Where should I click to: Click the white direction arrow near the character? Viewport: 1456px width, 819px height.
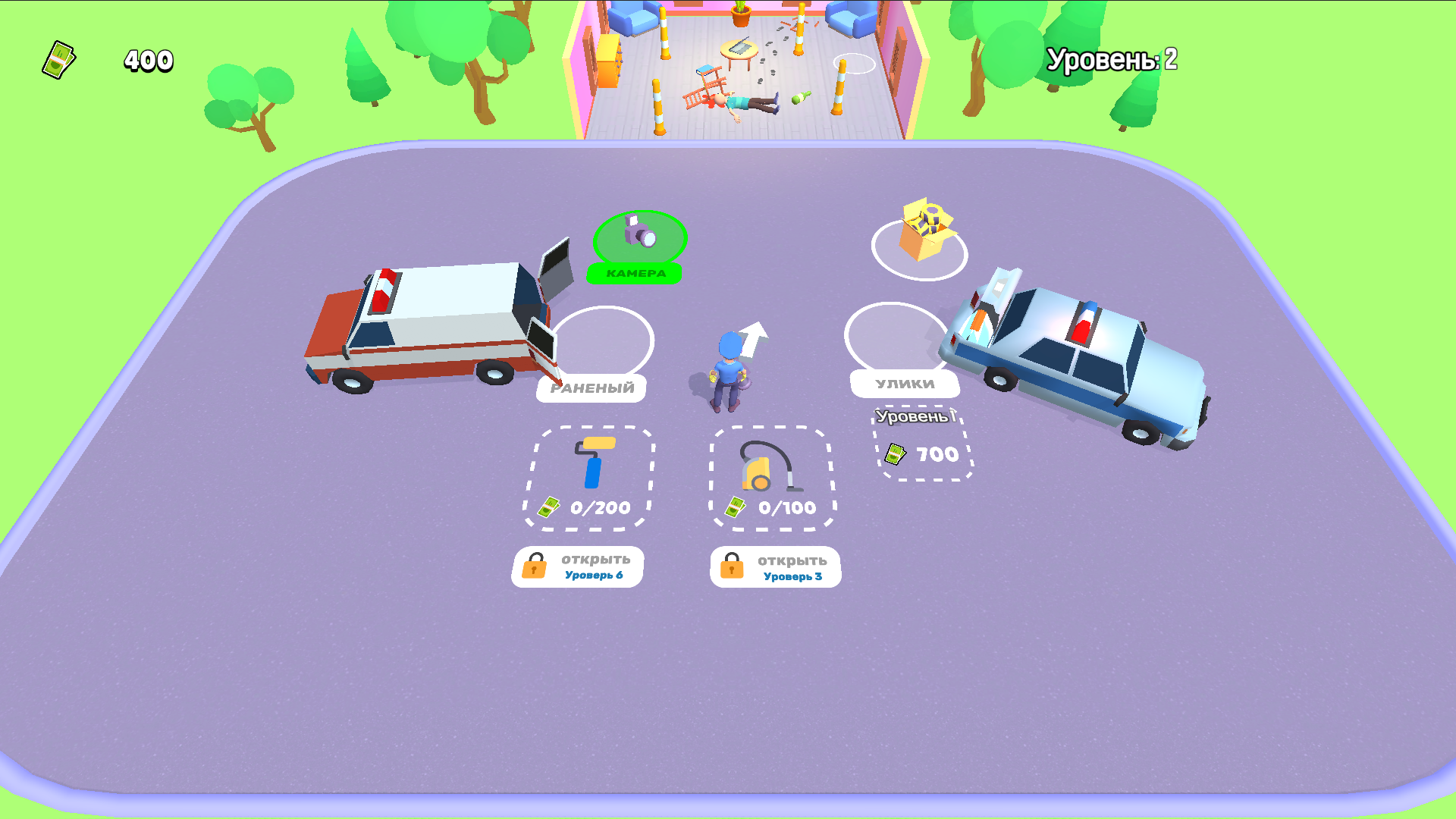tap(755, 334)
